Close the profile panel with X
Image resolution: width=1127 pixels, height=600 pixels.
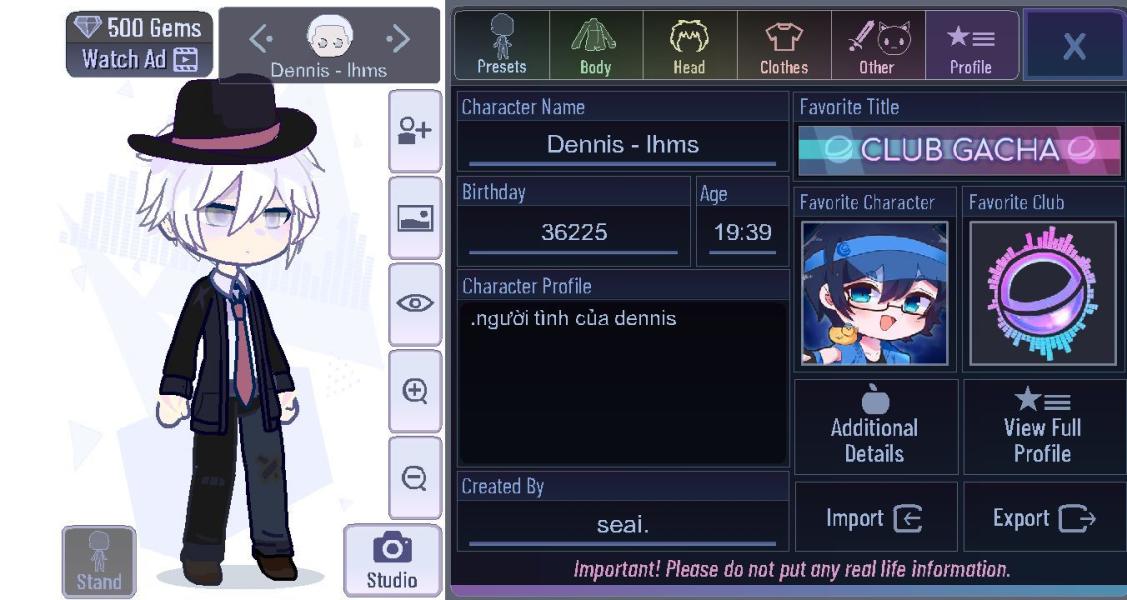tap(1074, 46)
